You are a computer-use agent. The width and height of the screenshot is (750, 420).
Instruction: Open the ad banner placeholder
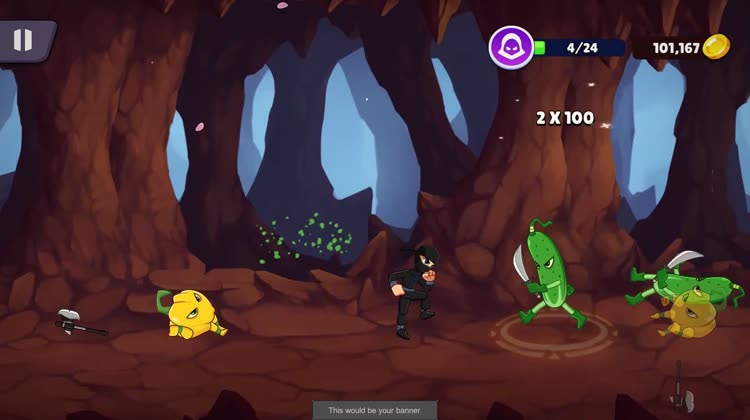375,410
